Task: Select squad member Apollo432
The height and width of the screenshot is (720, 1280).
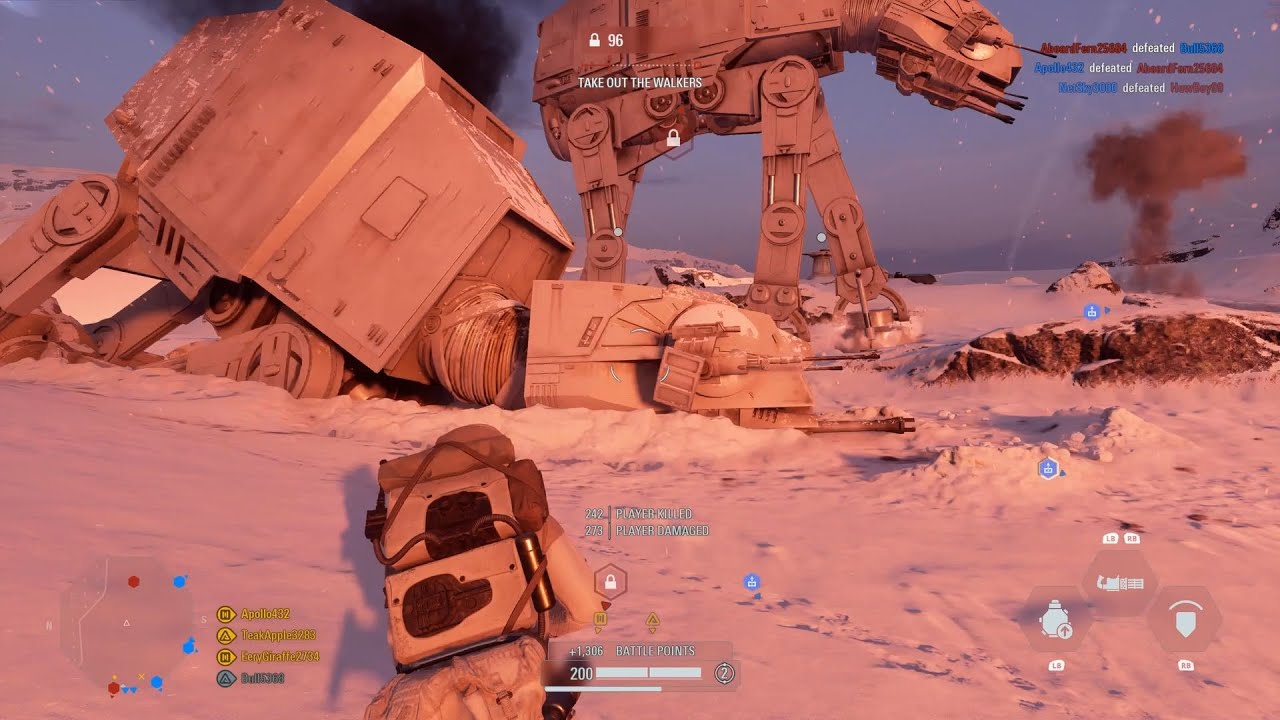Action: coord(265,614)
